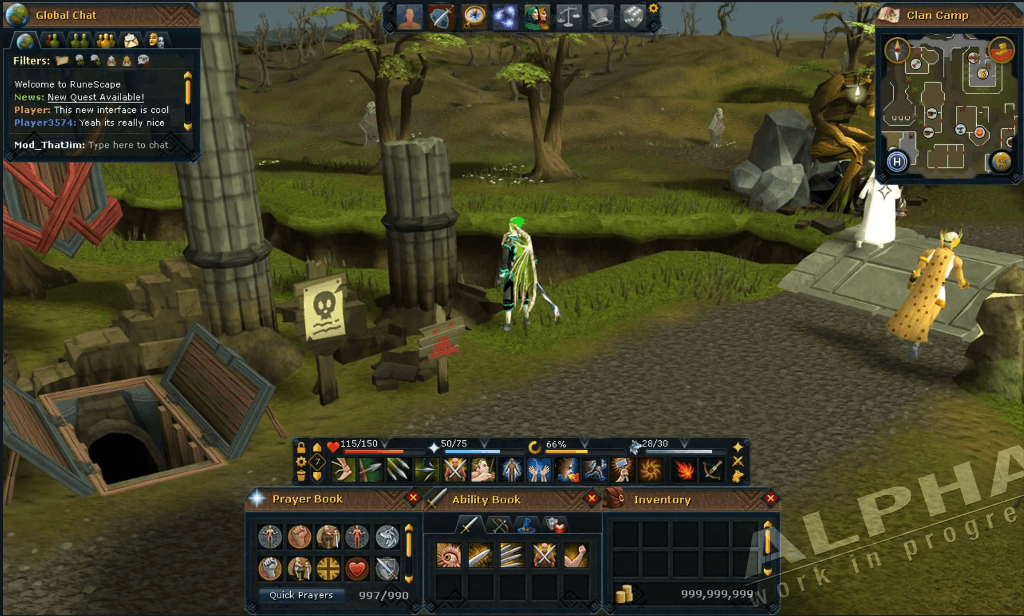Click the scales icon in the top ribbon
Image resolution: width=1024 pixels, height=616 pixels.
(569, 16)
